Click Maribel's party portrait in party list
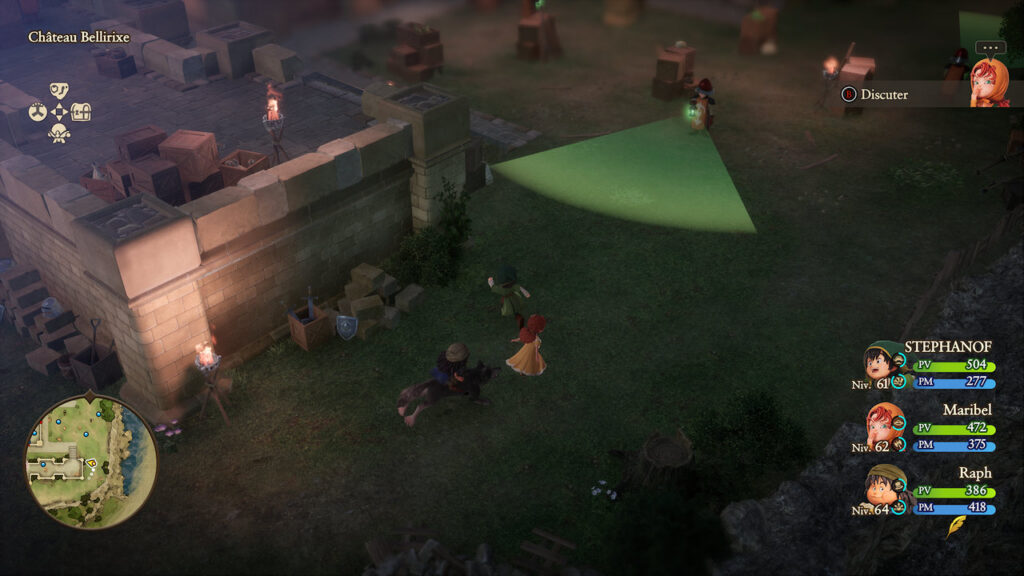The image size is (1024, 576). pos(884,424)
